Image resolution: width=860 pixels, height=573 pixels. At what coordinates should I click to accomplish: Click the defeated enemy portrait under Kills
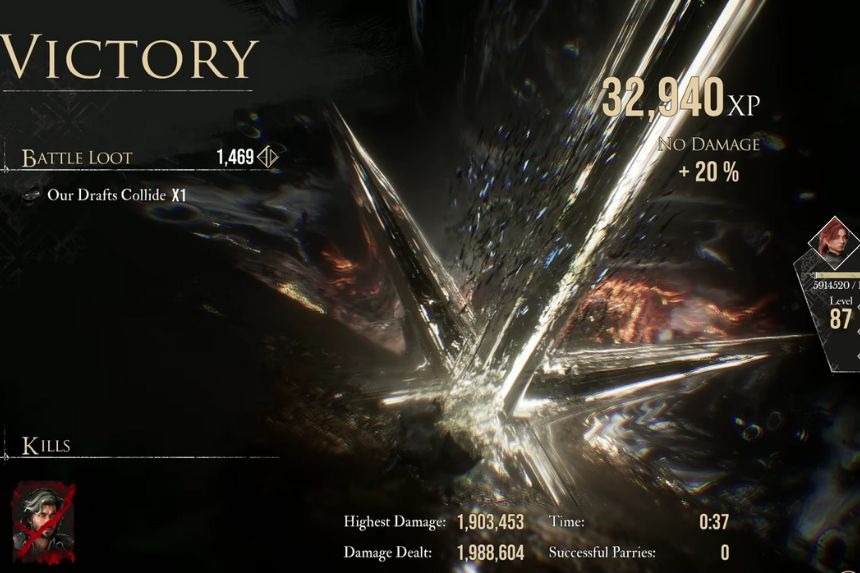point(43,519)
